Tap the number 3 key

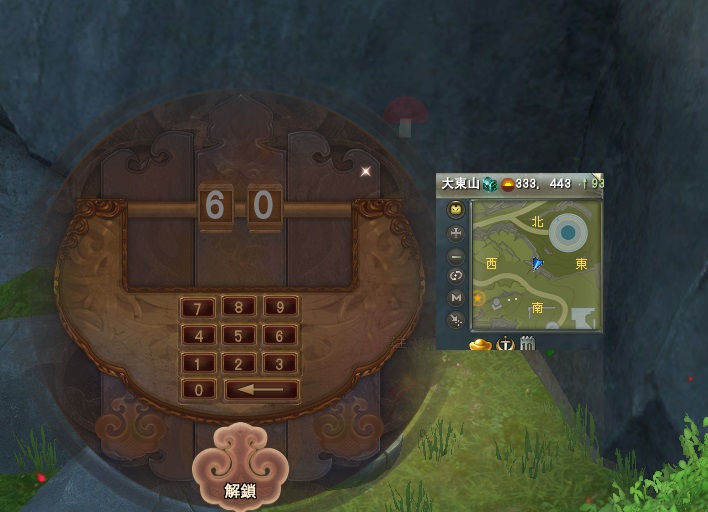tap(280, 364)
